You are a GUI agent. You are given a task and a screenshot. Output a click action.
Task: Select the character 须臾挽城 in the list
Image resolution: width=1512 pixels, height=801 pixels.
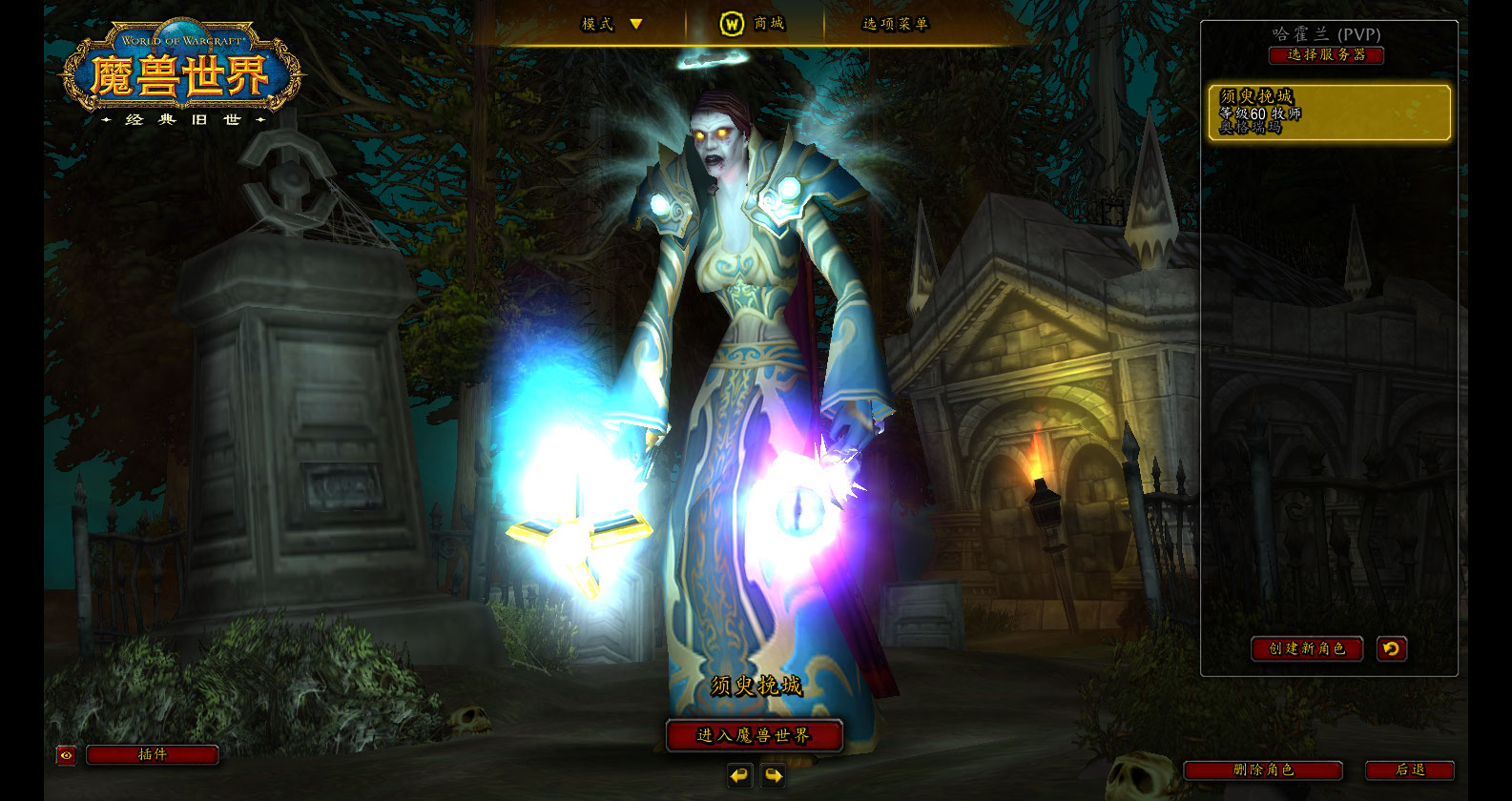1329,113
